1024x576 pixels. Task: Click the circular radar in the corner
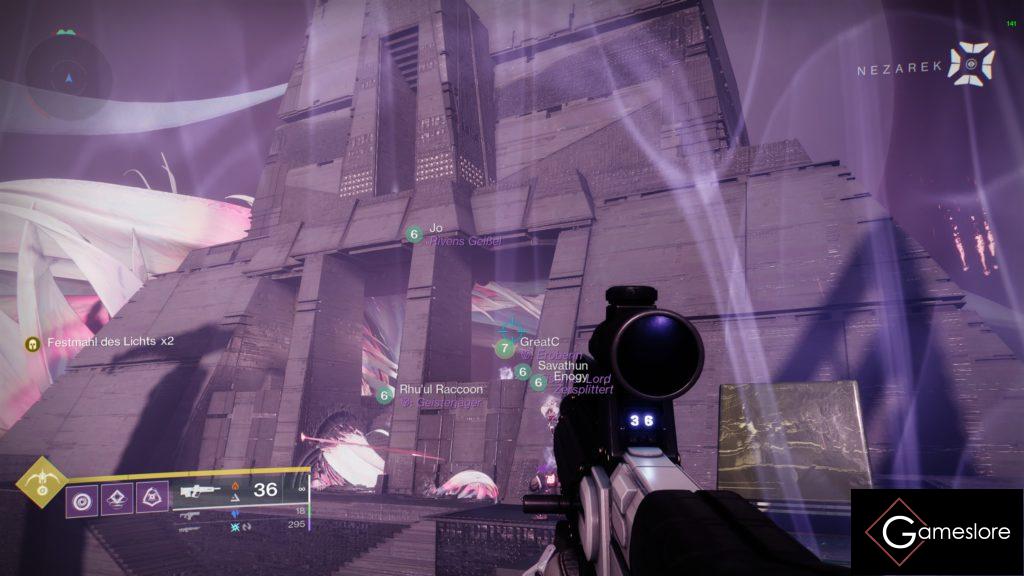[x=68, y=76]
